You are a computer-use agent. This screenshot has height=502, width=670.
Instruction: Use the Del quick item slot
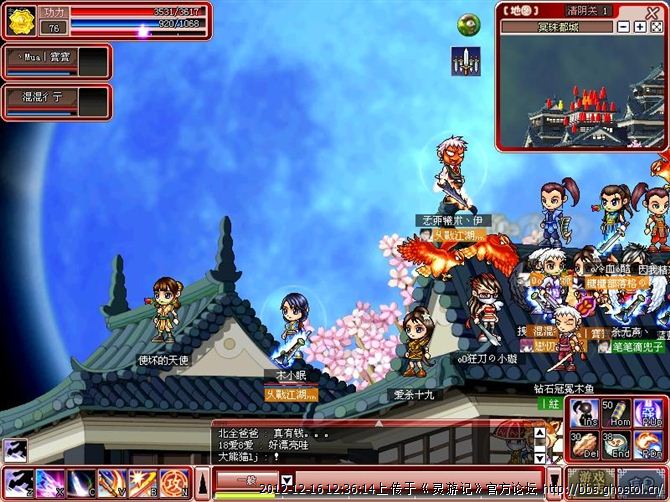pos(585,444)
